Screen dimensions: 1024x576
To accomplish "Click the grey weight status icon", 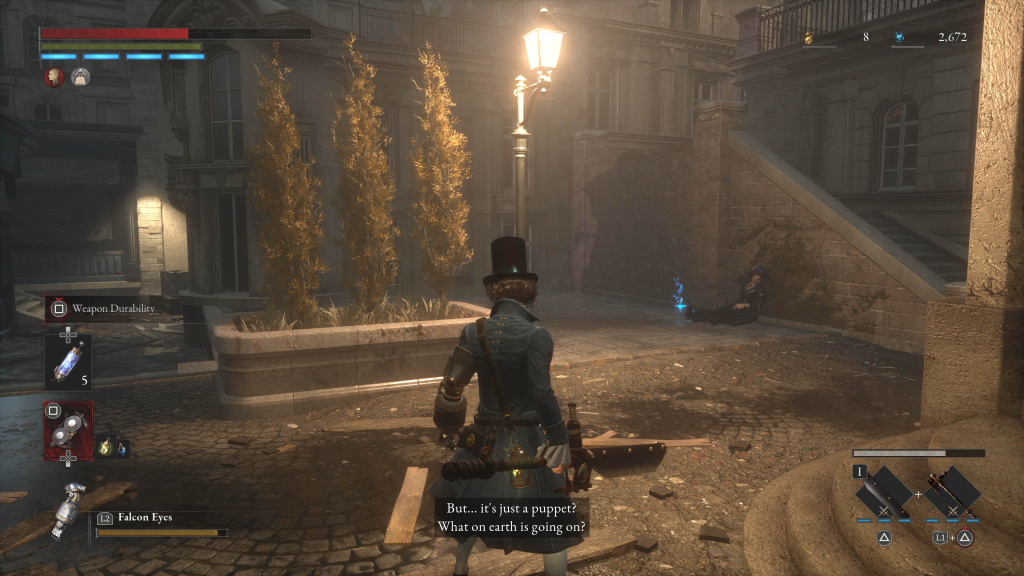I will 80,76.
